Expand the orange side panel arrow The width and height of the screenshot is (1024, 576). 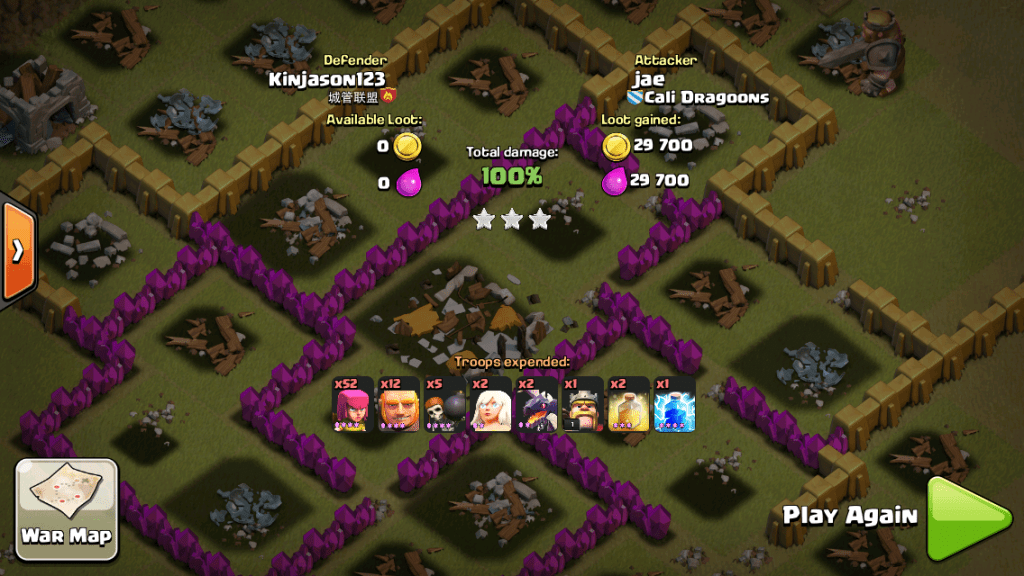point(17,250)
